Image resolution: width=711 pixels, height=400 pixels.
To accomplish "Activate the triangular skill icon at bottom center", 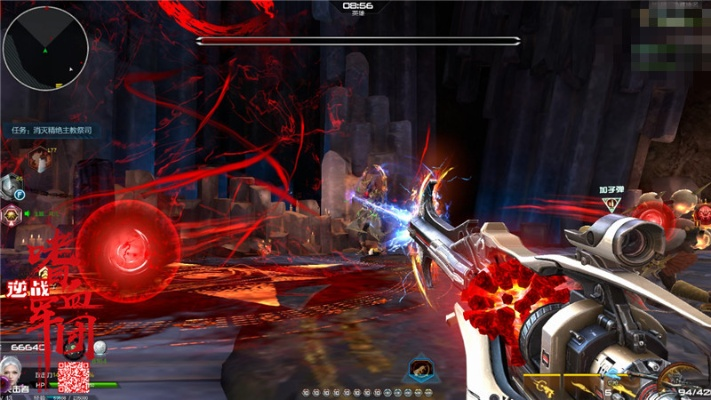I will (x=418, y=370).
